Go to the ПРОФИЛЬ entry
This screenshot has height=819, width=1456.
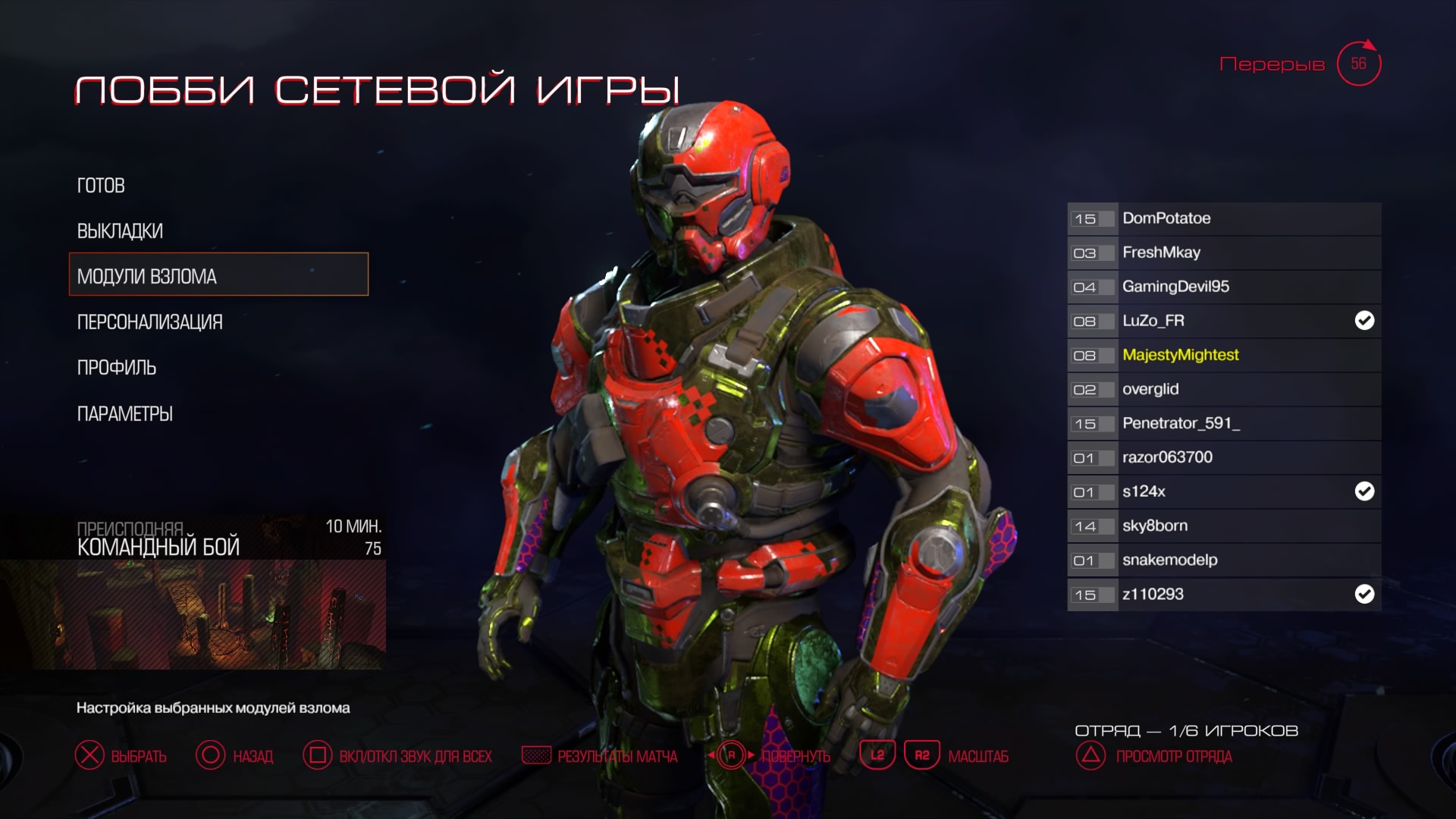tap(116, 368)
